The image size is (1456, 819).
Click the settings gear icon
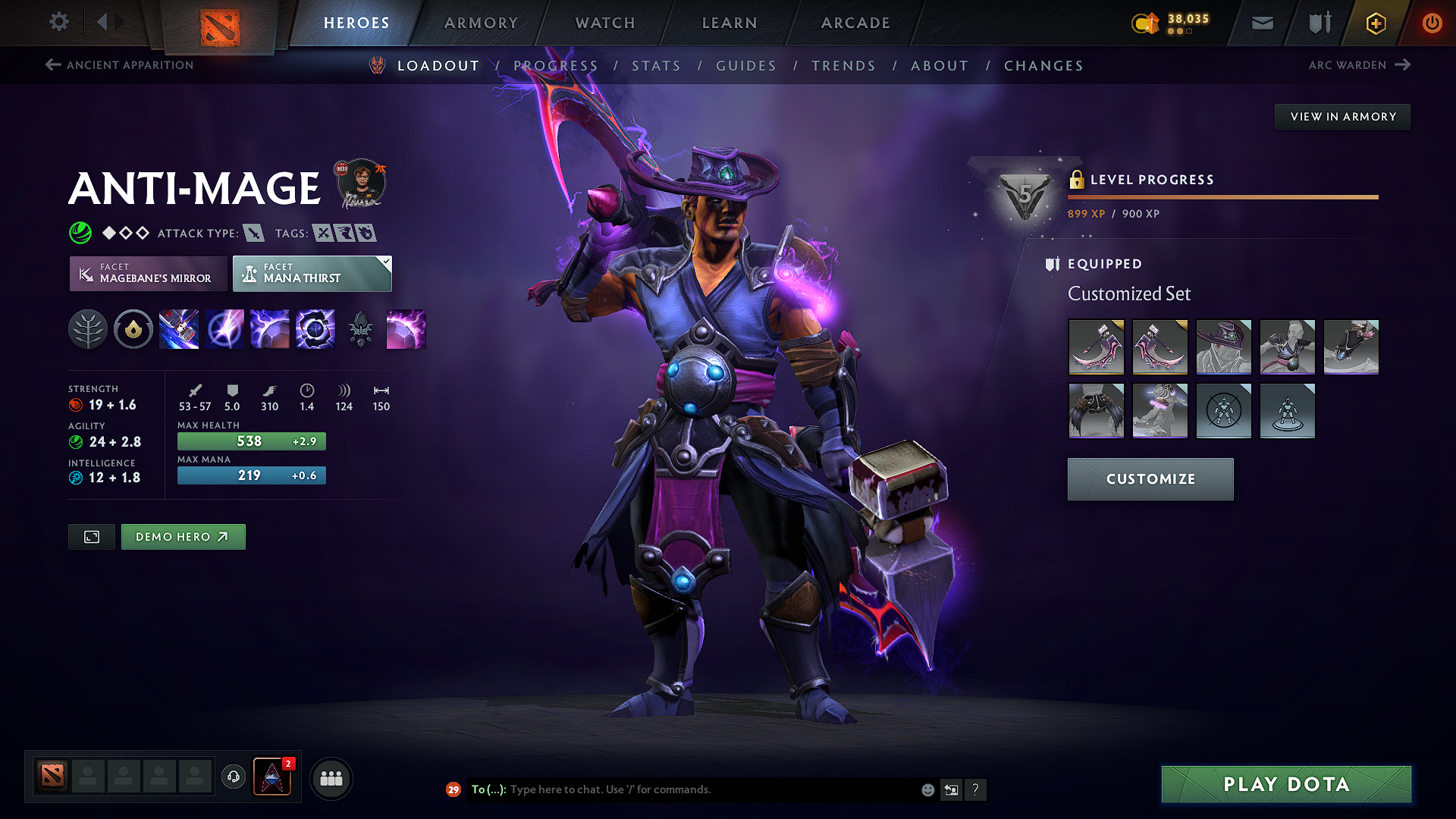click(58, 22)
